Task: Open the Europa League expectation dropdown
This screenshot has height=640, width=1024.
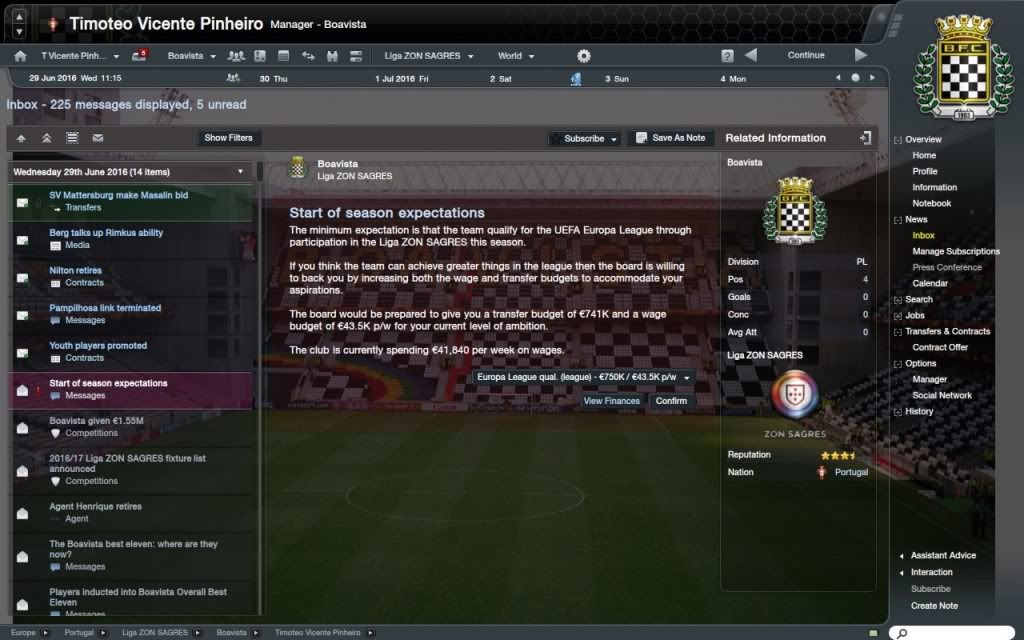Action: [585, 377]
